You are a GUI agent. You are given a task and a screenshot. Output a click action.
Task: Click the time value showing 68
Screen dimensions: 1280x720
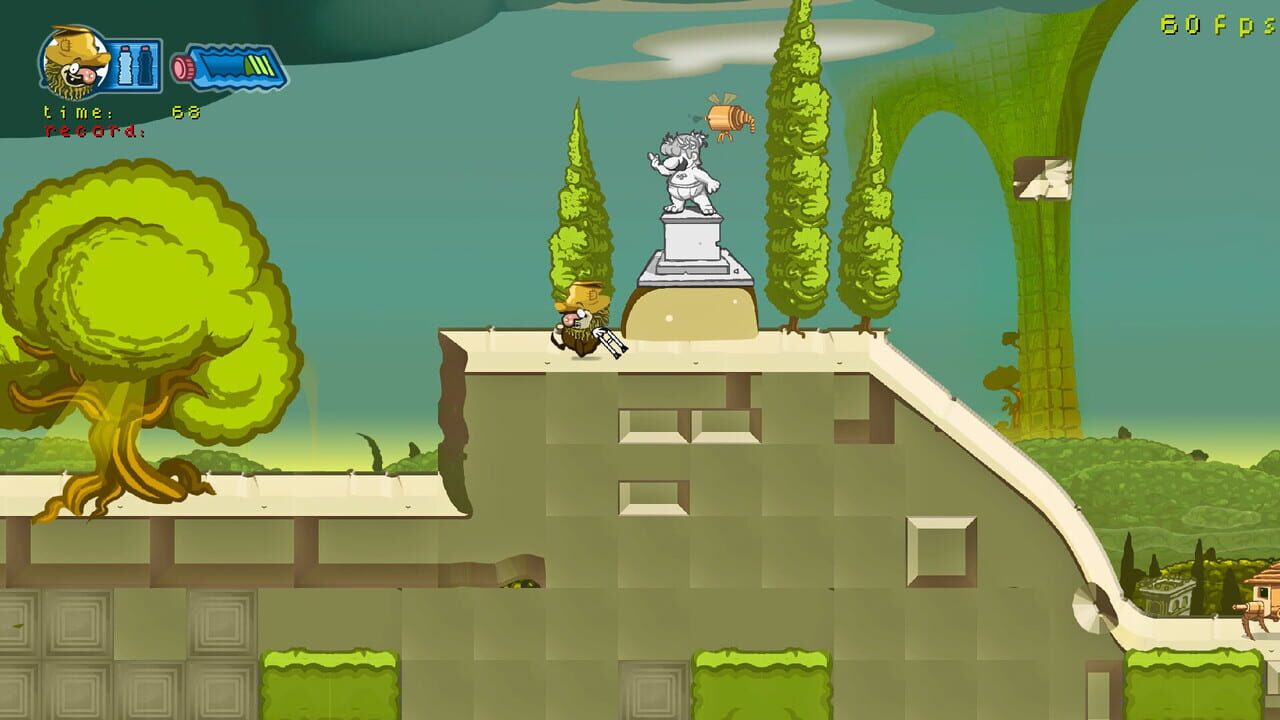tap(185, 112)
